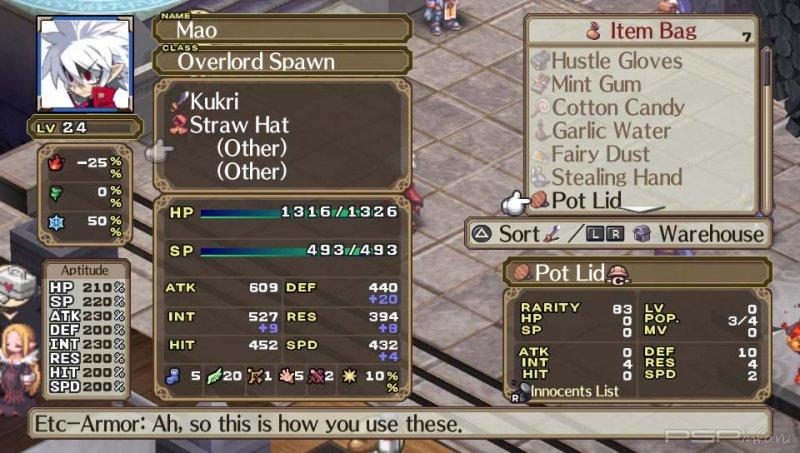The height and width of the screenshot is (453, 800).
Task: Choose the Stealing Hand item
Action: tap(617, 177)
